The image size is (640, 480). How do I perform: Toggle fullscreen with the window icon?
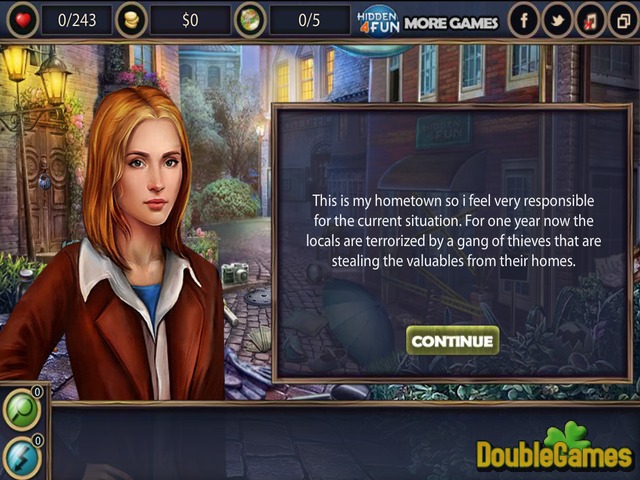pos(623,19)
